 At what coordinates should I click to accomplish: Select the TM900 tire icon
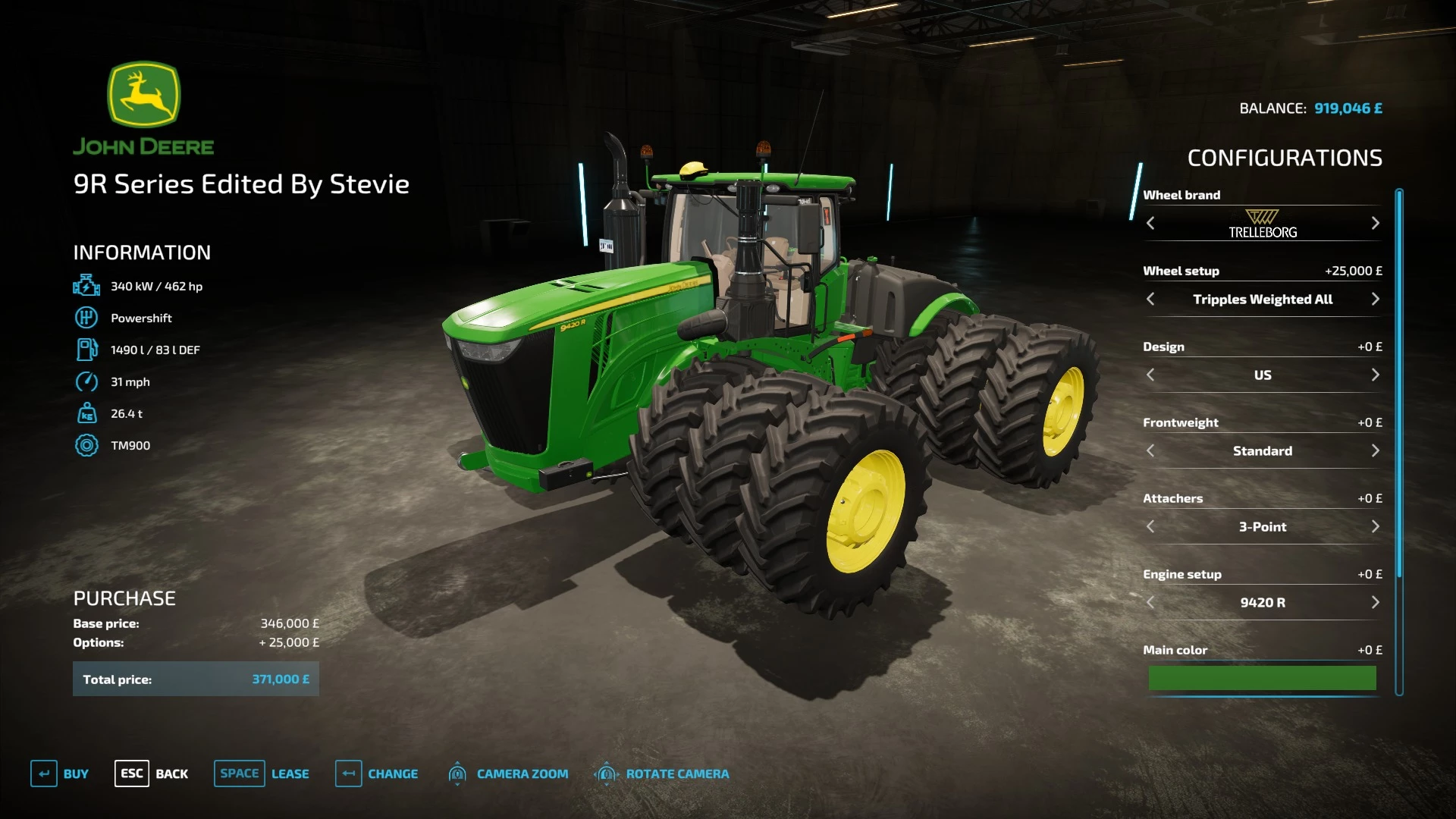tap(86, 445)
